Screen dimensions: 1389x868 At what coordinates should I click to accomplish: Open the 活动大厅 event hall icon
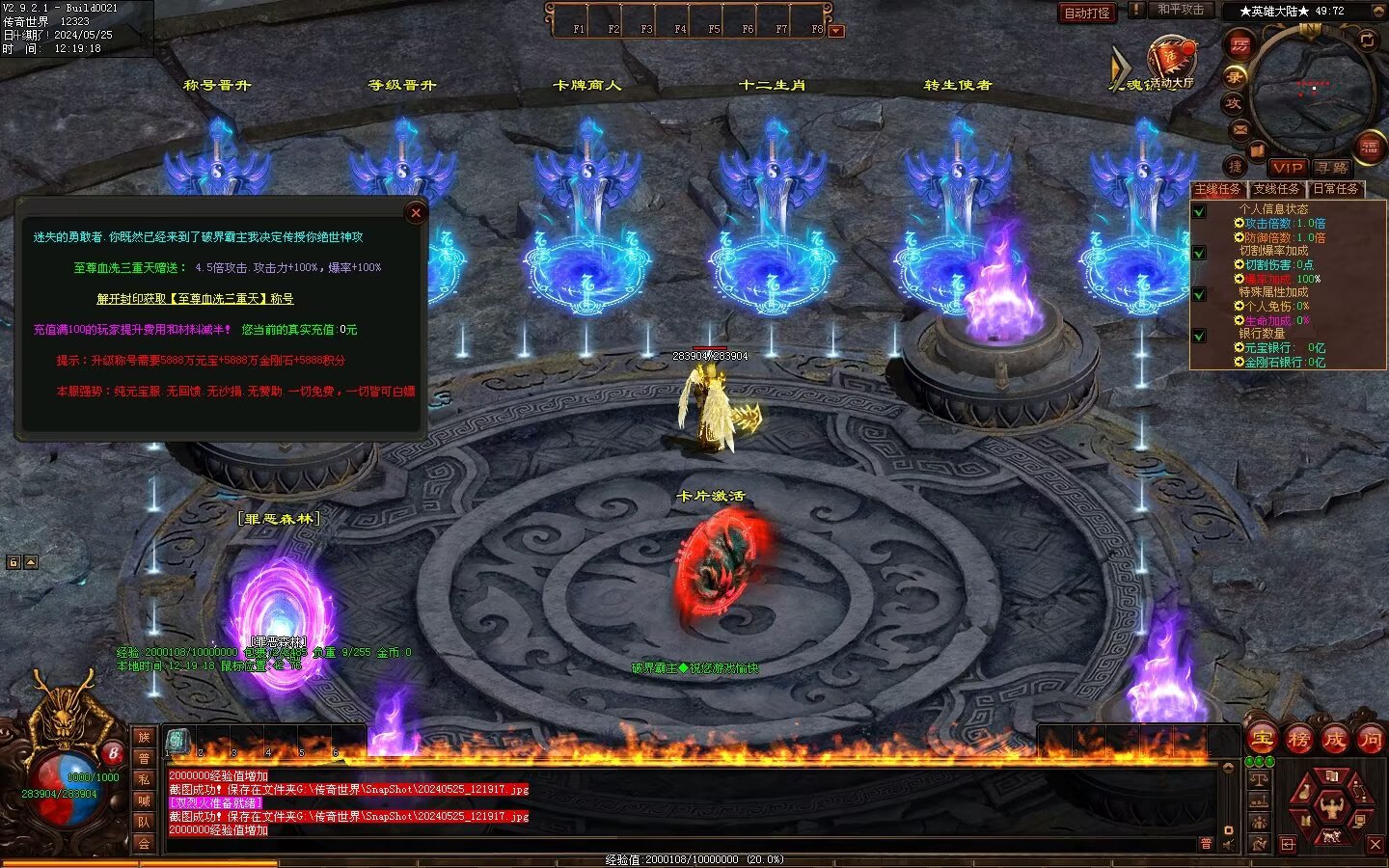pos(1171,61)
